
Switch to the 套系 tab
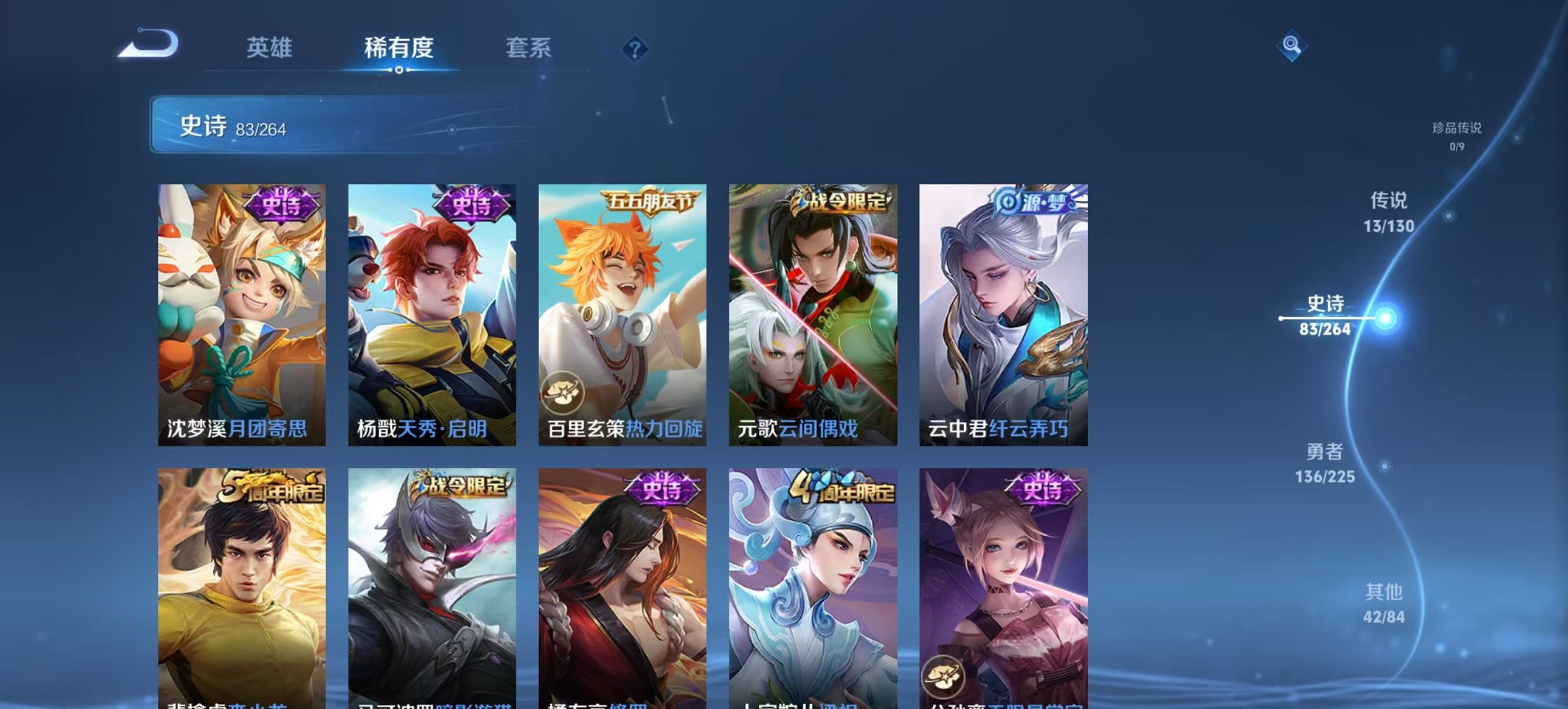tap(528, 48)
